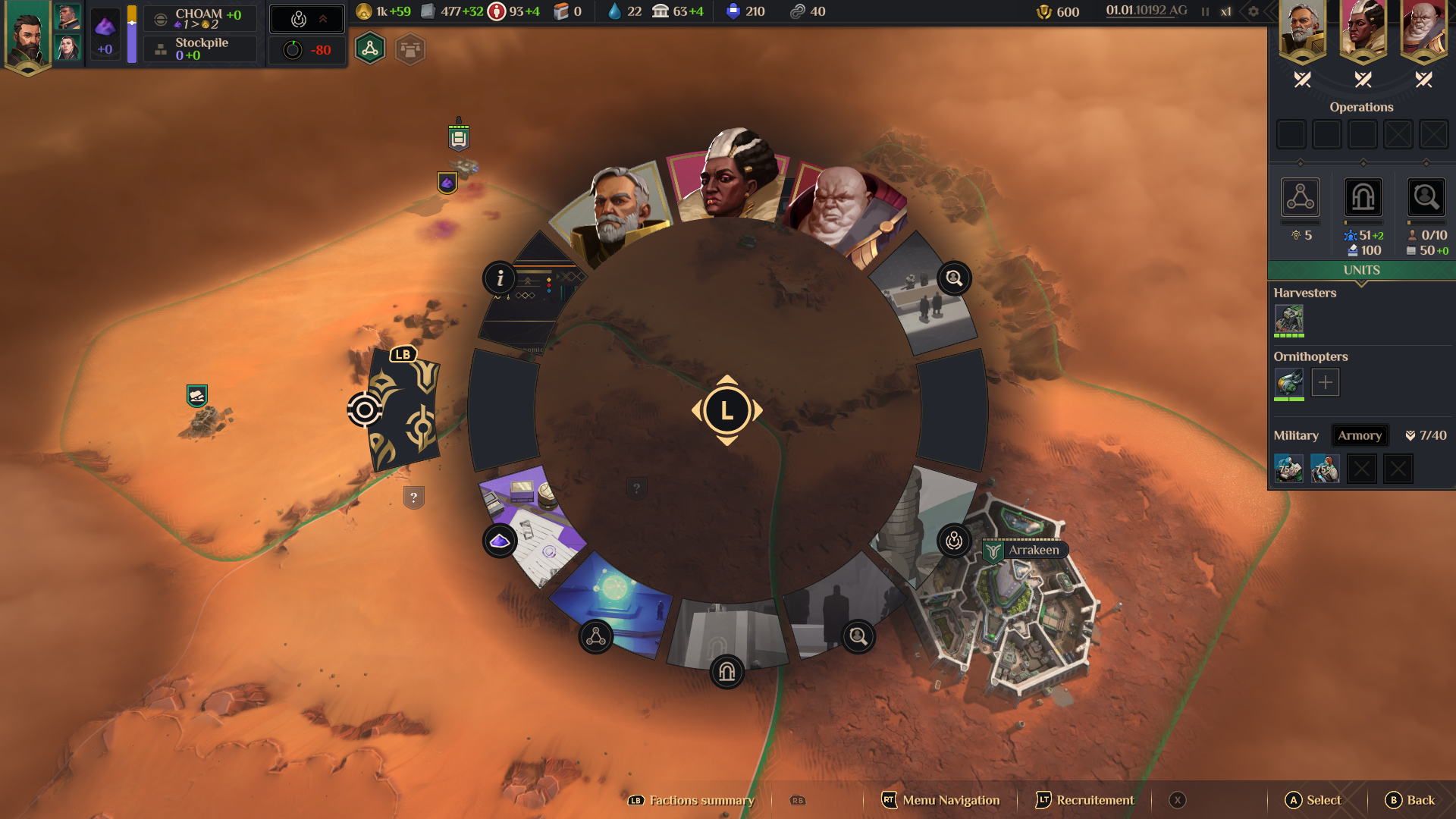Choose the white-haired woman faction wheel segment
Screen dimensions: 1456x819
[x=728, y=178]
